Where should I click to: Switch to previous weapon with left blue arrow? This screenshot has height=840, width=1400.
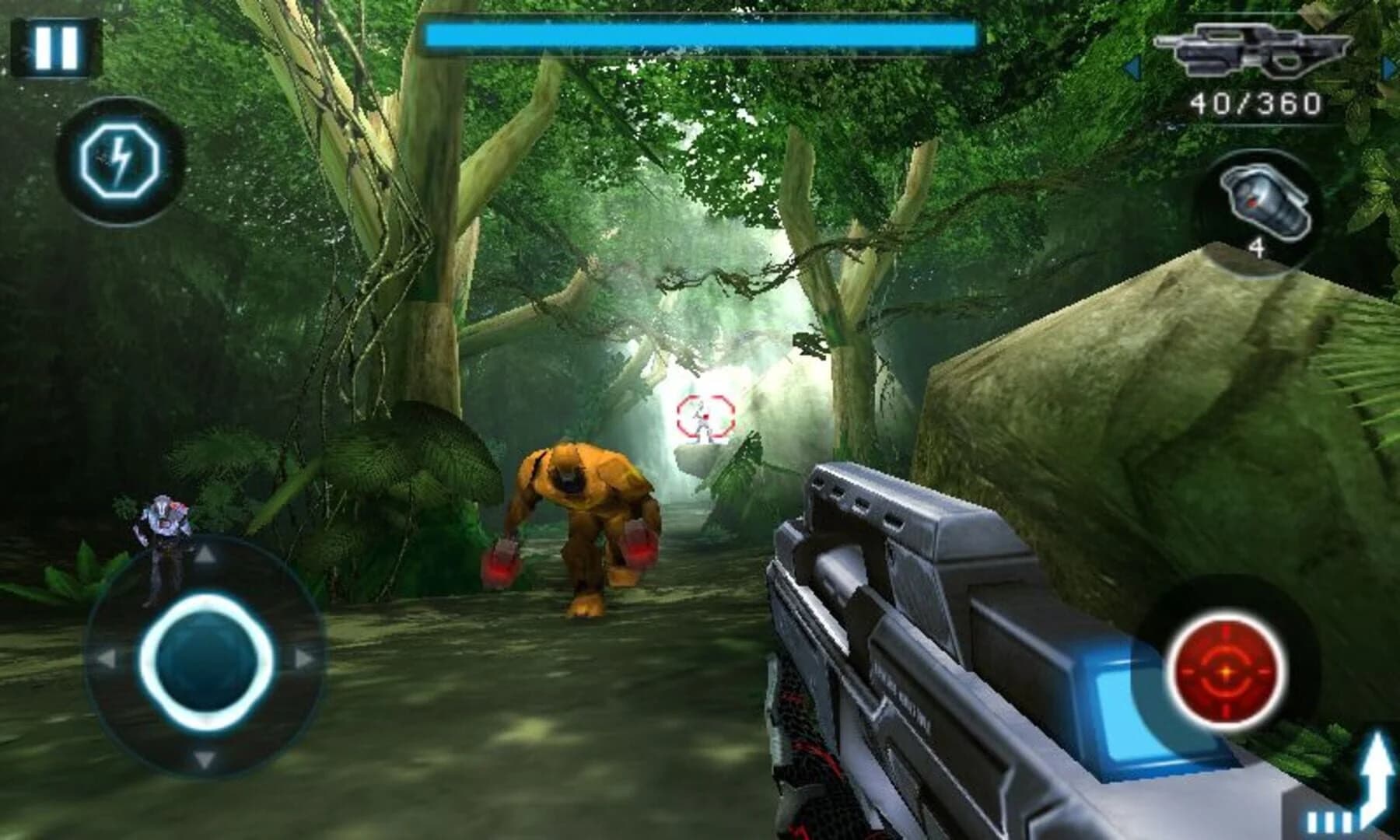[x=1132, y=66]
